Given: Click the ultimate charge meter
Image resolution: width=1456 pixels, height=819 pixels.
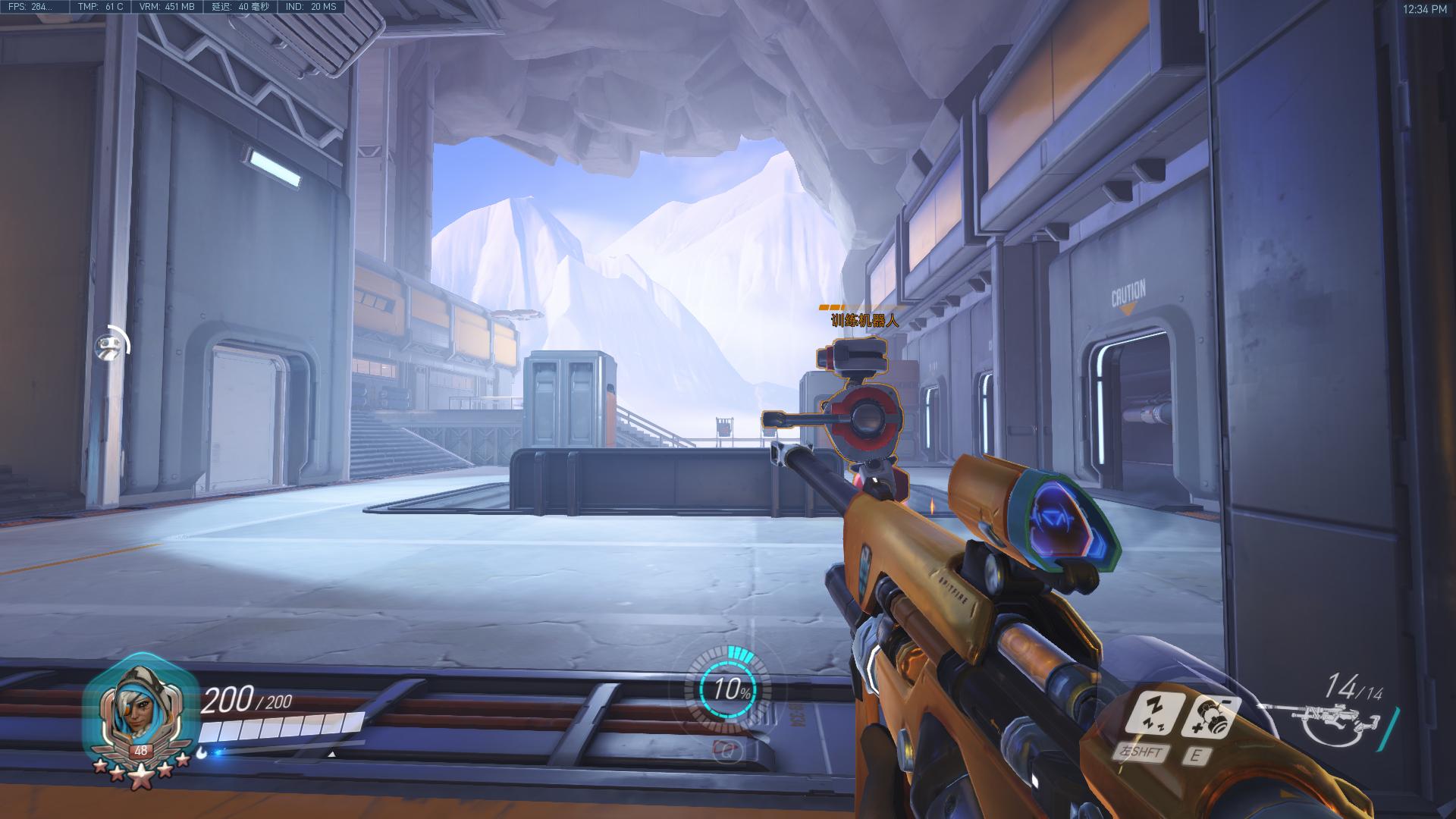Looking at the screenshot, I should (x=729, y=689).
